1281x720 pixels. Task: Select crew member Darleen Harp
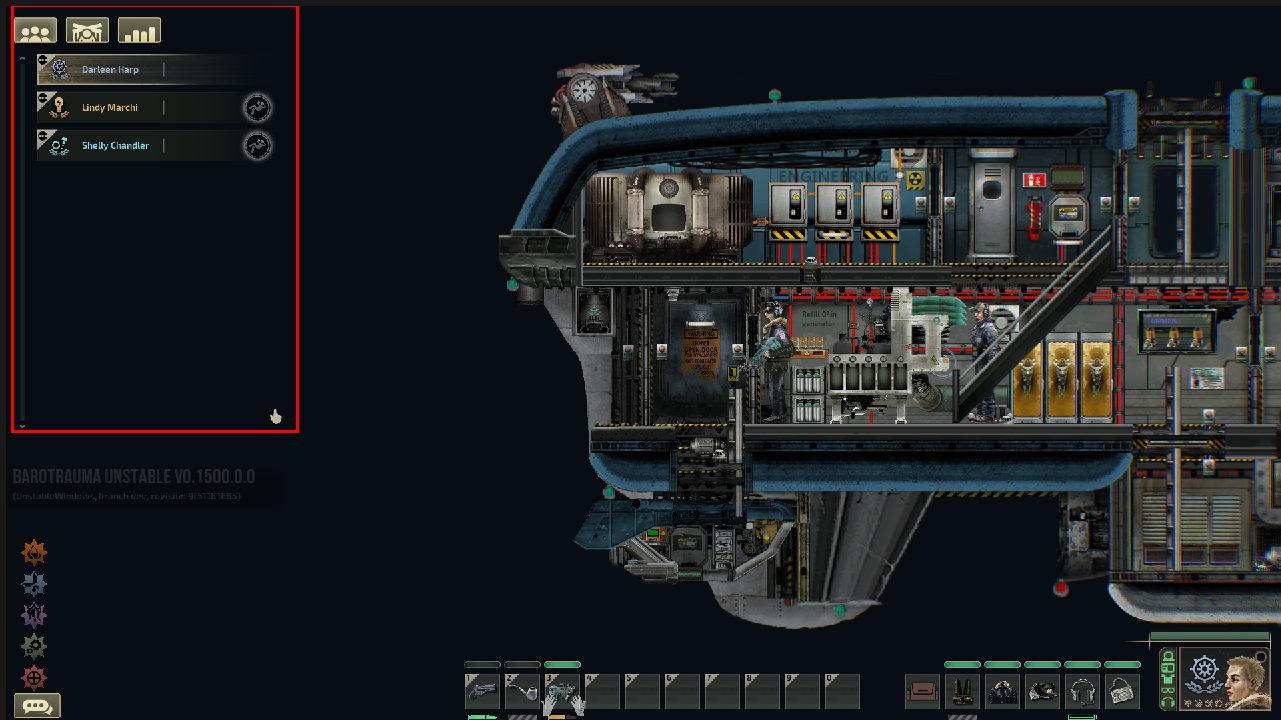pyautogui.click(x=110, y=70)
